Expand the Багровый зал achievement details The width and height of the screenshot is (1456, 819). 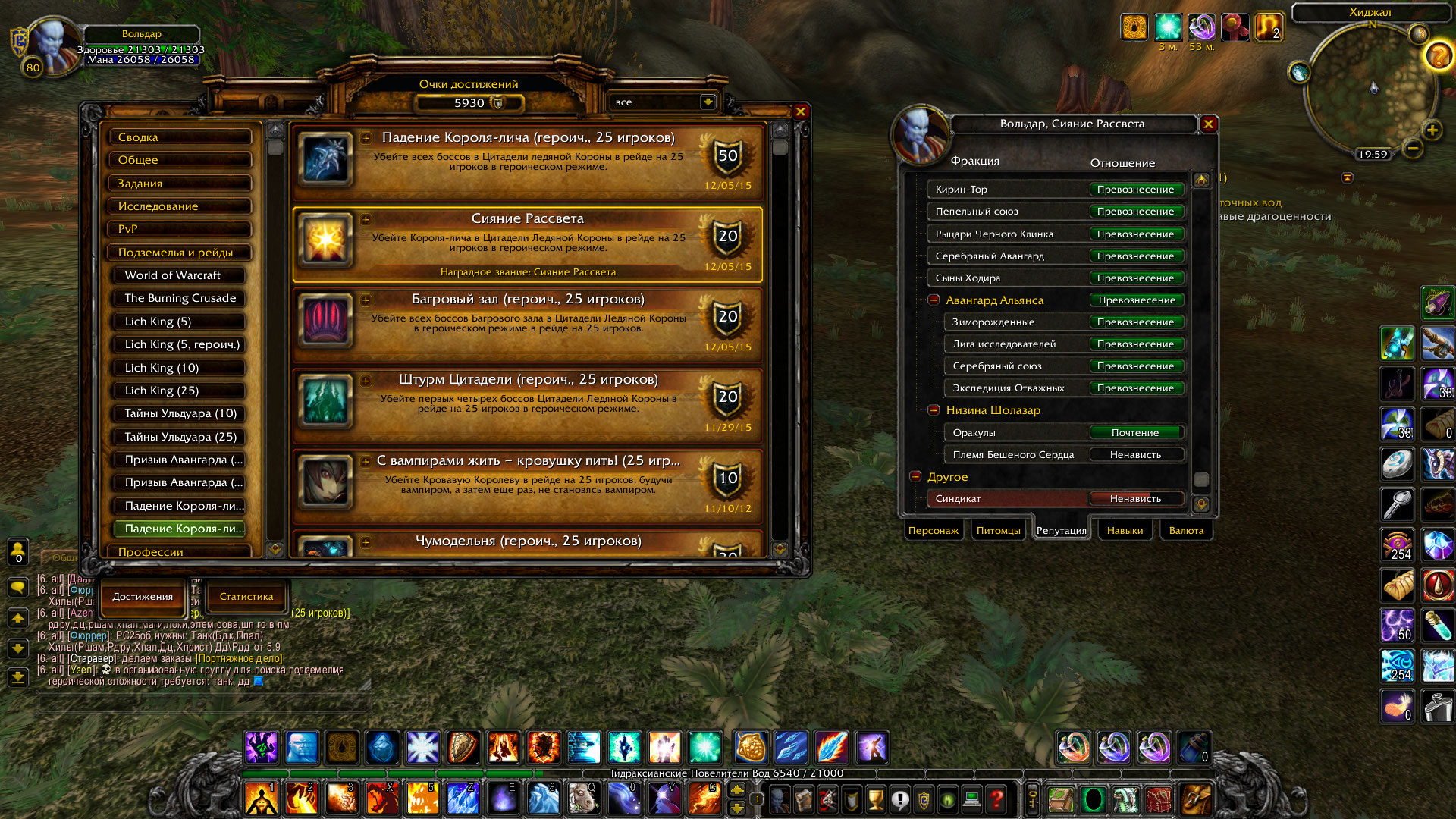tap(366, 300)
